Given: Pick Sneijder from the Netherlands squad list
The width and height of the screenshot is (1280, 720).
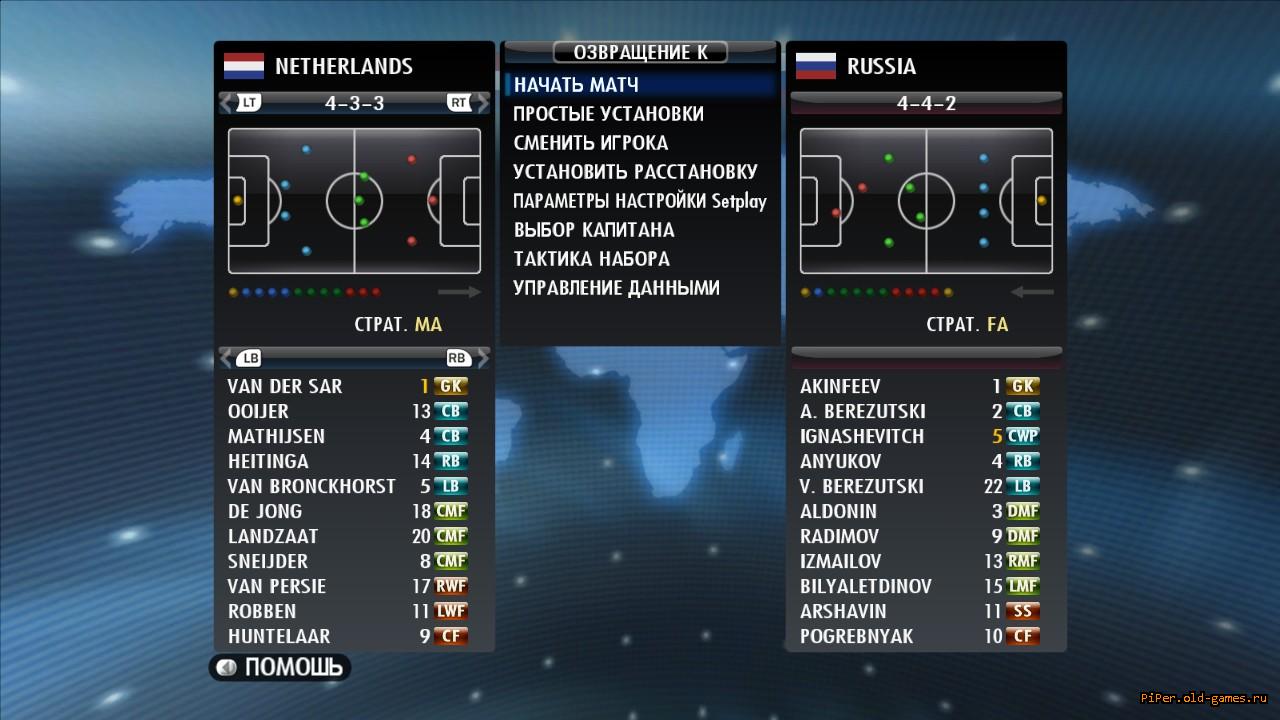Looking at the screenshot, I should (x=268, y=561).
